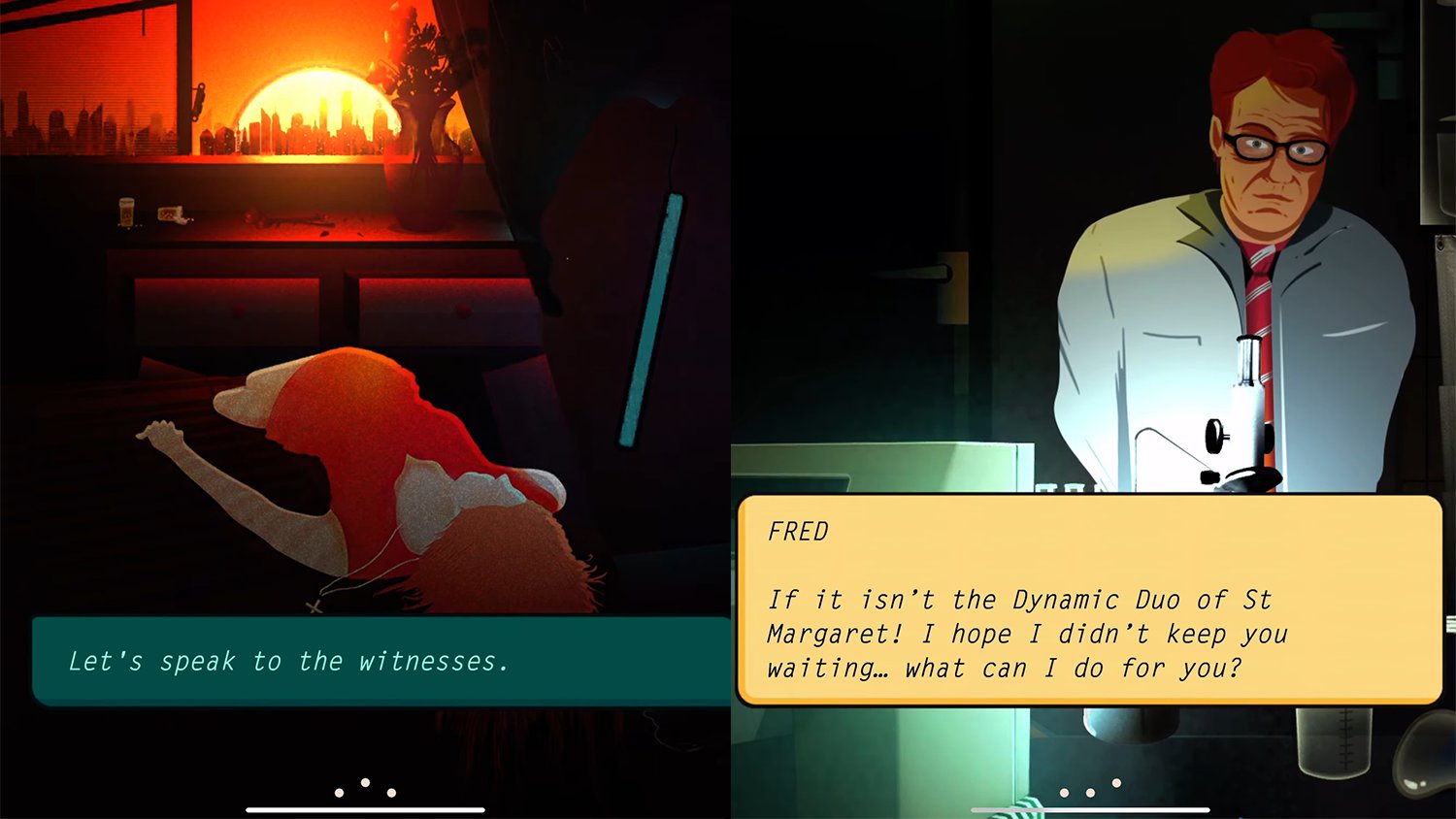Inspect the pill bottle on the dresser

[126, 213]
